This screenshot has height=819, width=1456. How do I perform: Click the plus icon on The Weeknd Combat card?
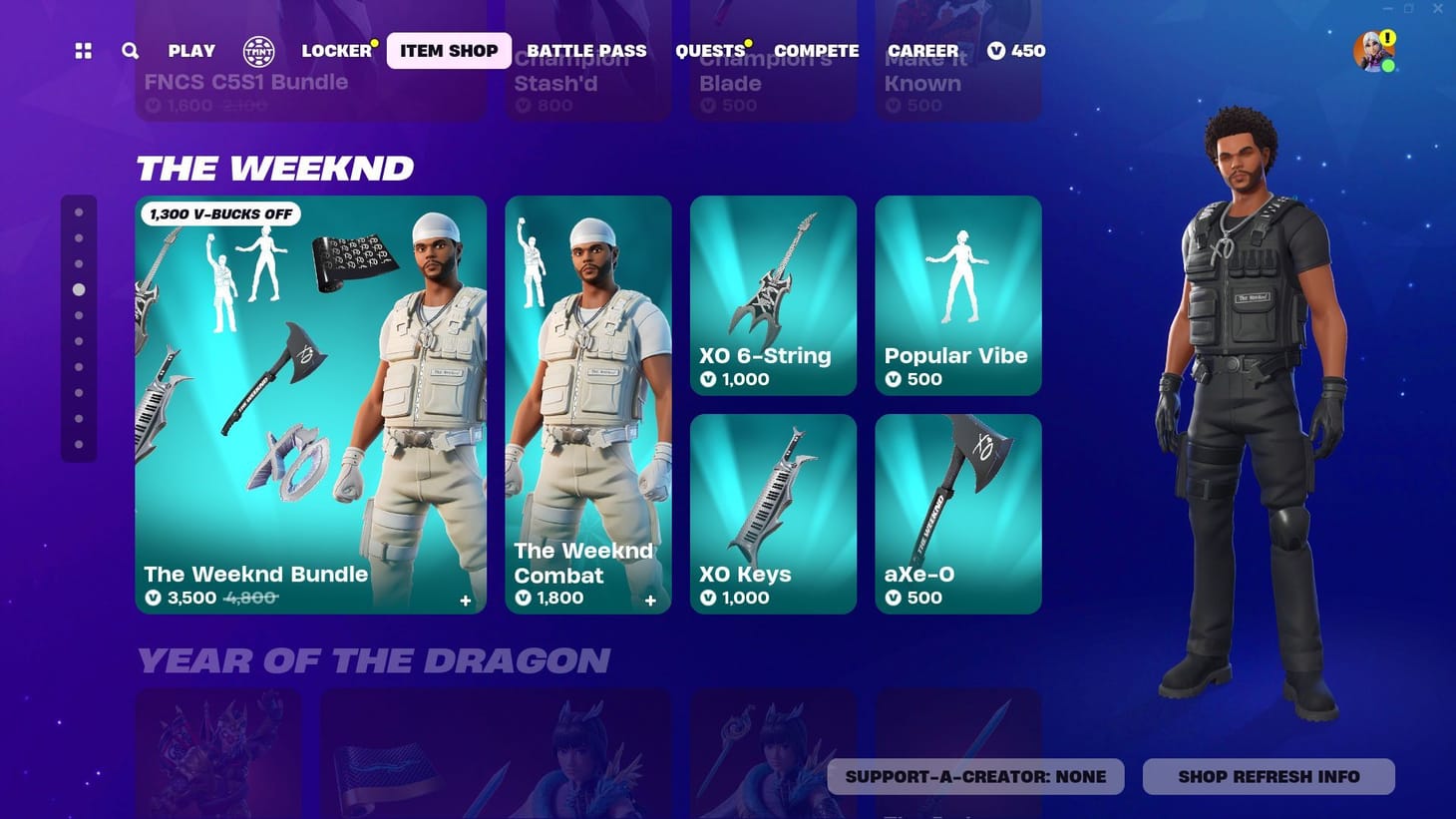[649, 601]
